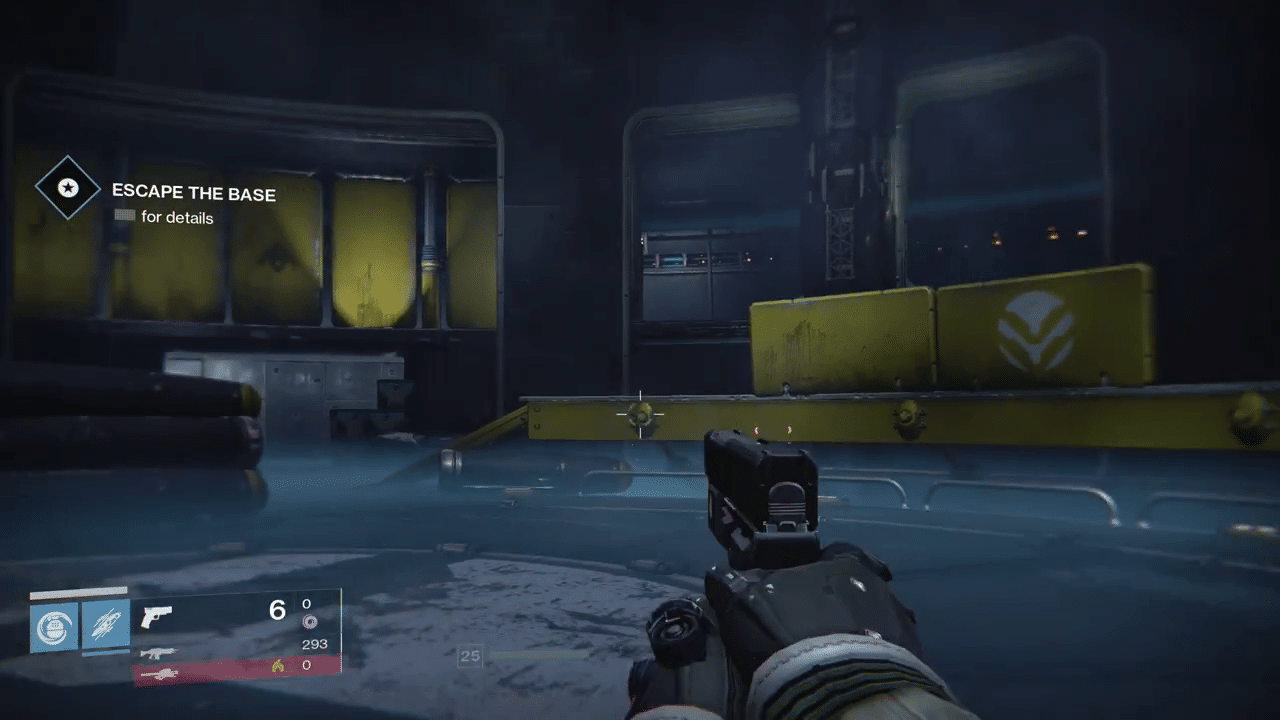Activate the grenade ability icon
The image size is (1280, 720).
(x=54, y=625)
